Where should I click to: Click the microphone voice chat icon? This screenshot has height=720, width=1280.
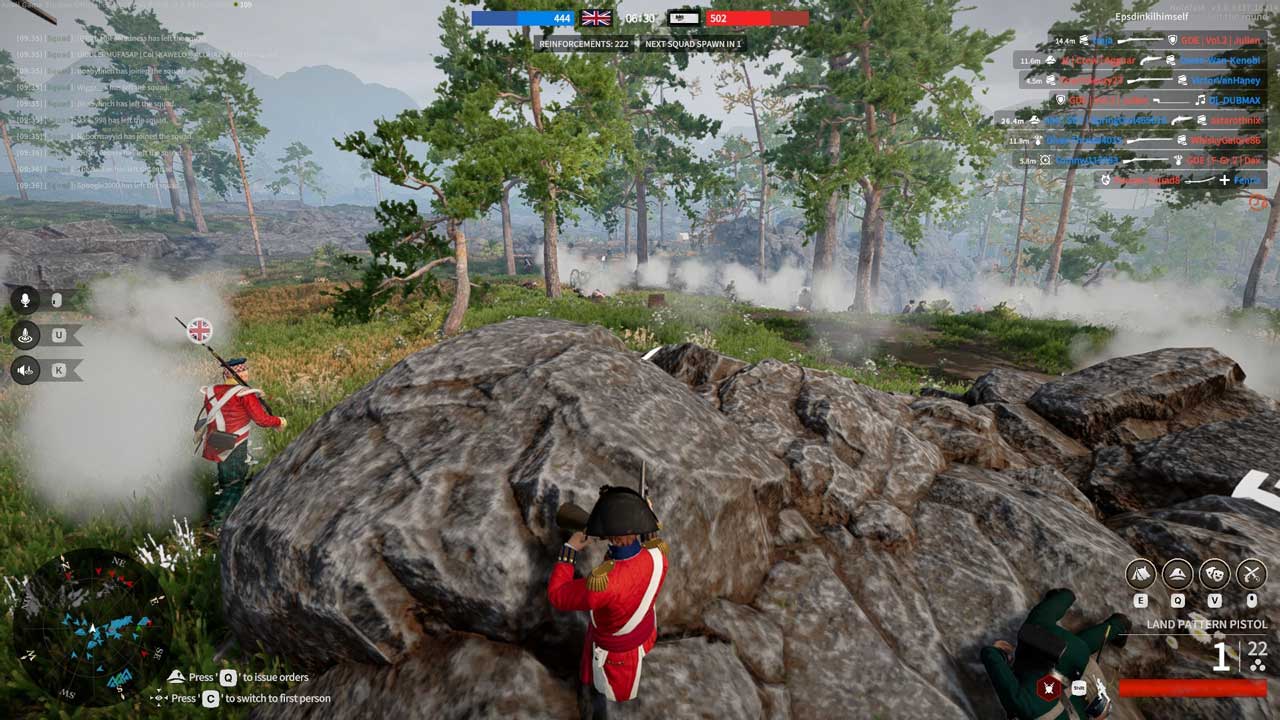pos(26,299)
